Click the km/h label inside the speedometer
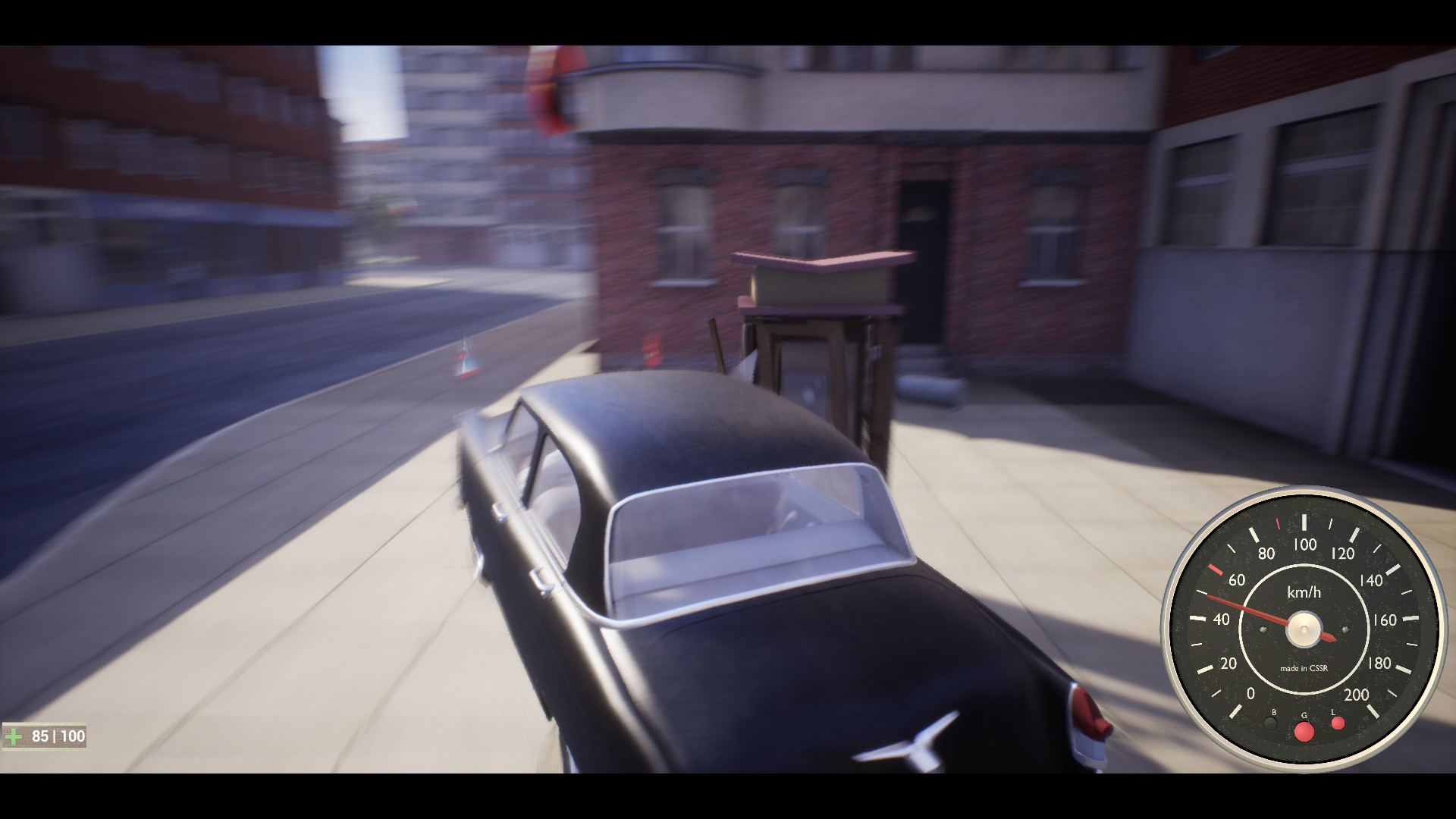1456x819 pixels. click(1304, 591)
